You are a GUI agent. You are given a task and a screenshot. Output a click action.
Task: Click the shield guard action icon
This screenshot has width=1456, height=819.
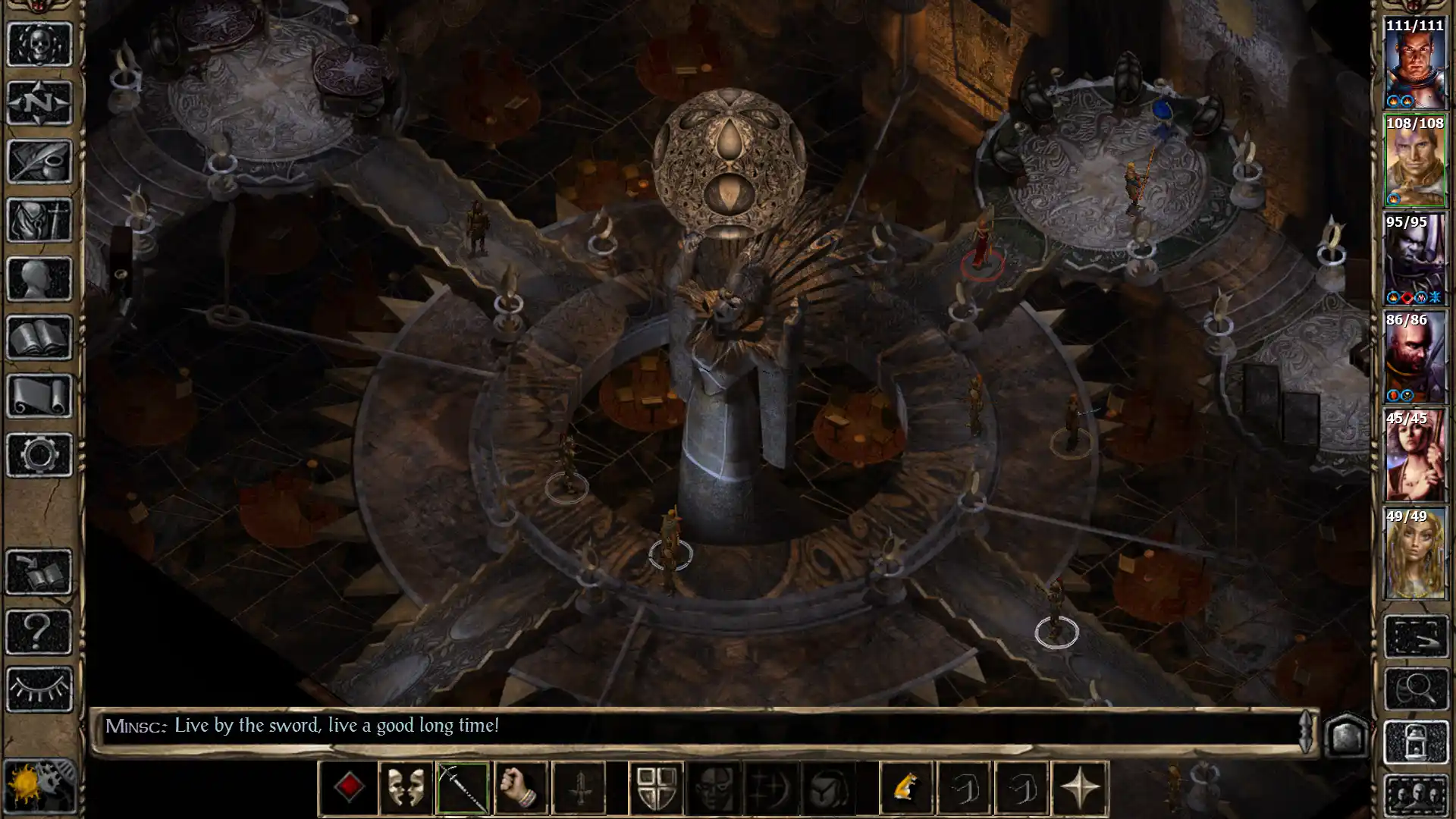pyautogui.click(x=657, y=786)
